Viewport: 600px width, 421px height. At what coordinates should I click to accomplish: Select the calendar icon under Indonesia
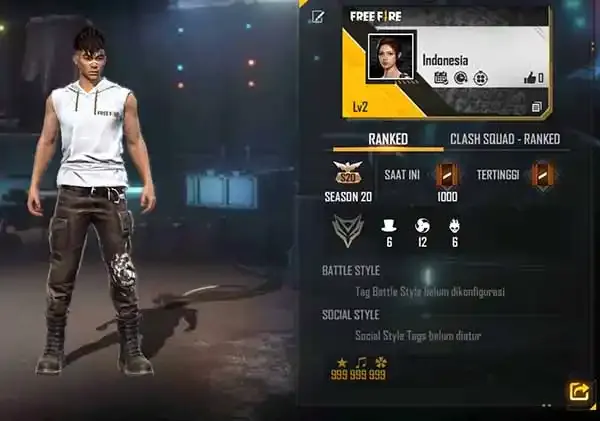tap(441, 77)
